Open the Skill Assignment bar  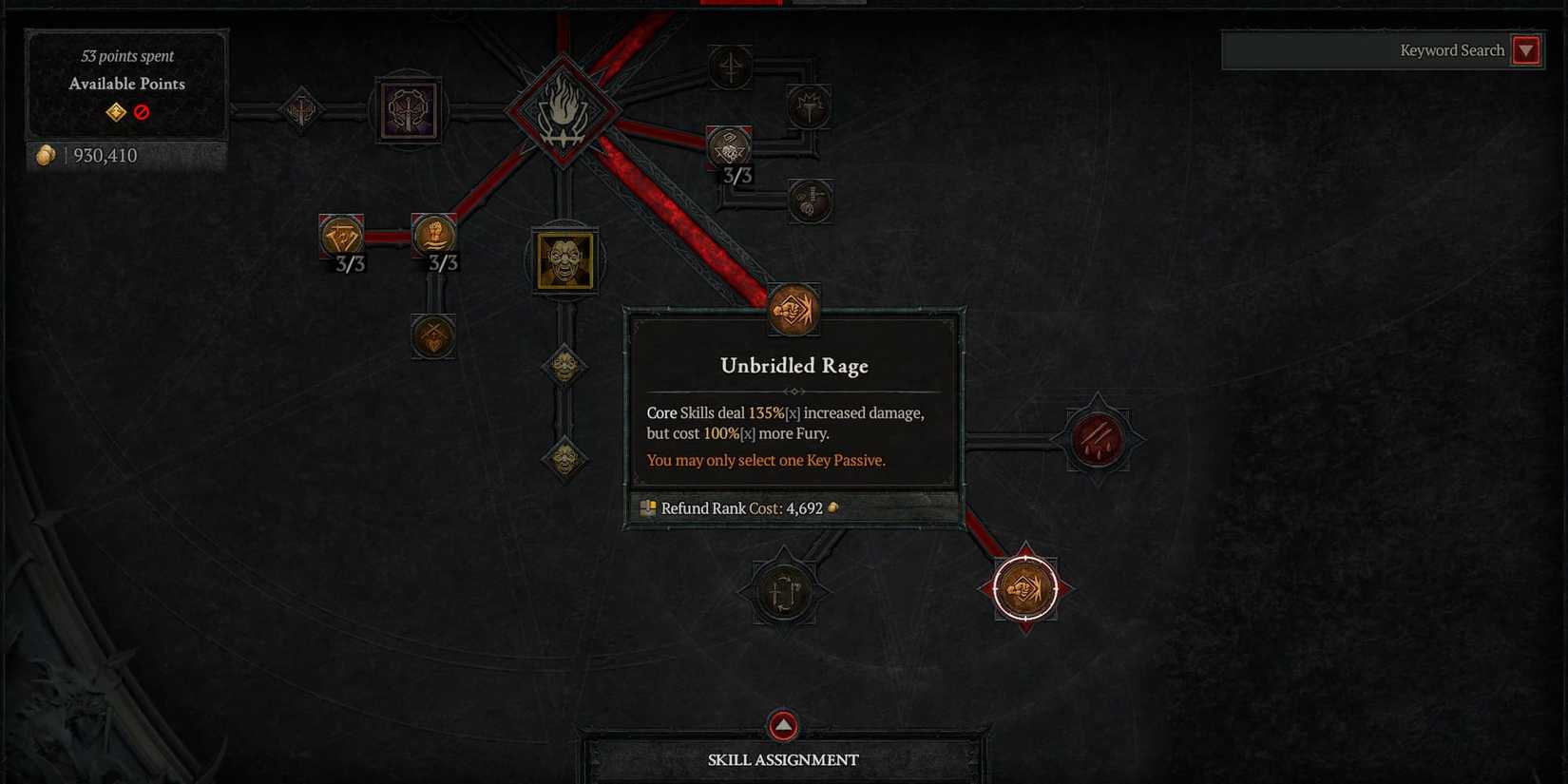click(782, 758)
